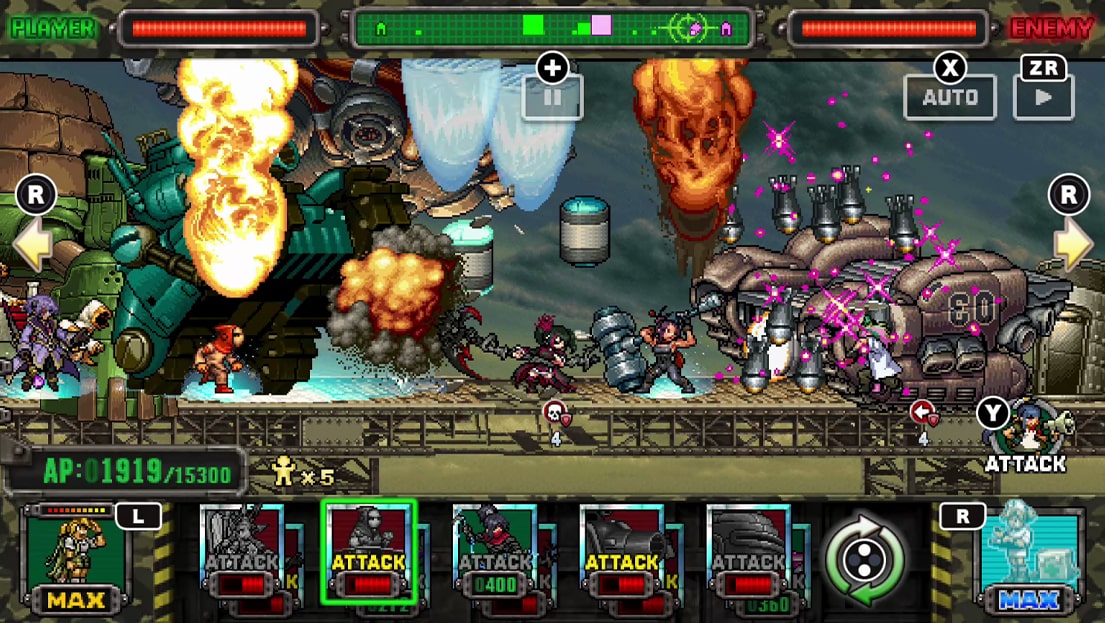1105x623 pixels.
Task: Trigger the support ATTACK character icon
Action: (x=1024, y=434)
